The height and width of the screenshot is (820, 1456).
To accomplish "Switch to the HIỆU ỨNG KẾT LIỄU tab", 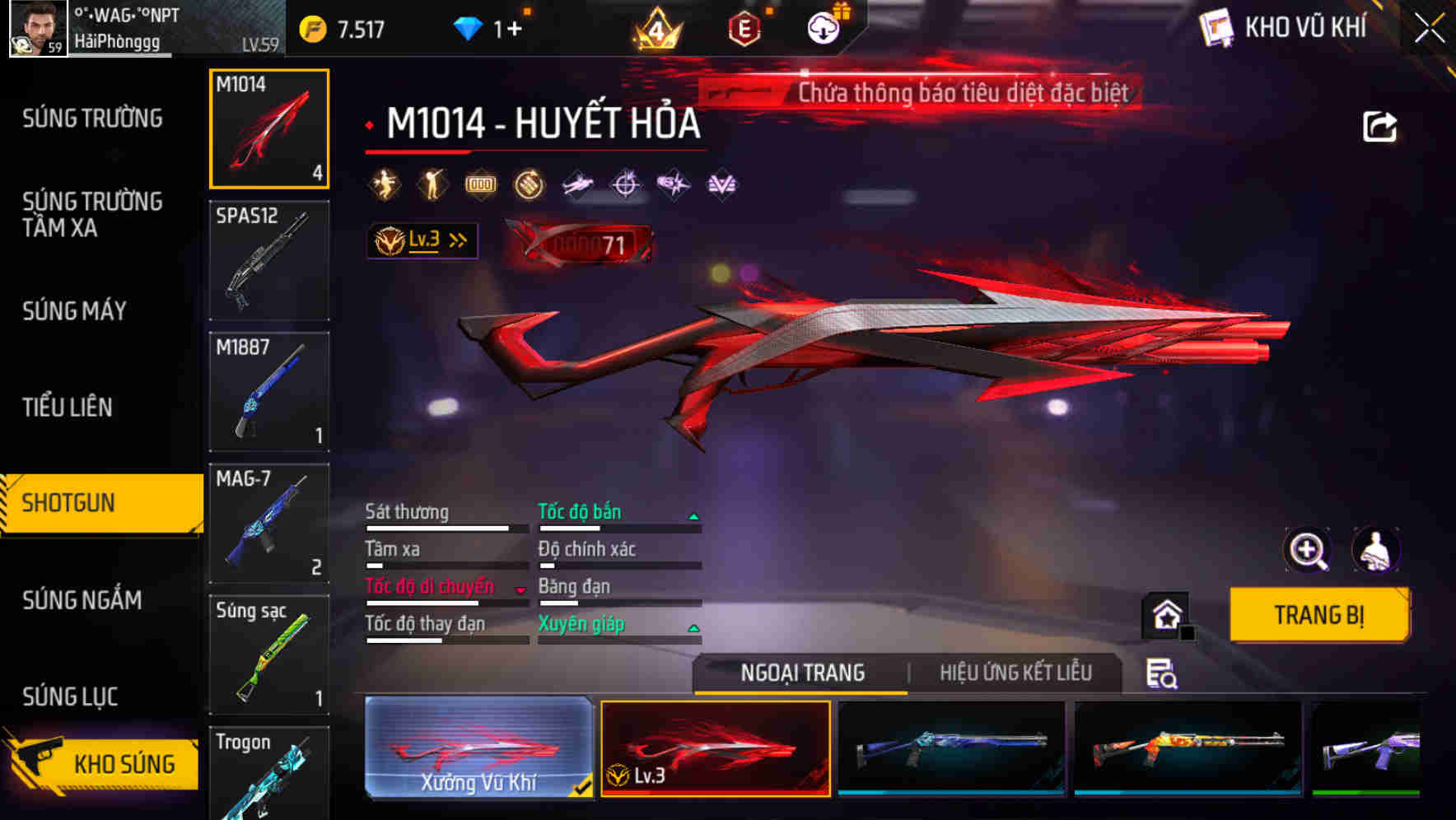I will 1014,673.
